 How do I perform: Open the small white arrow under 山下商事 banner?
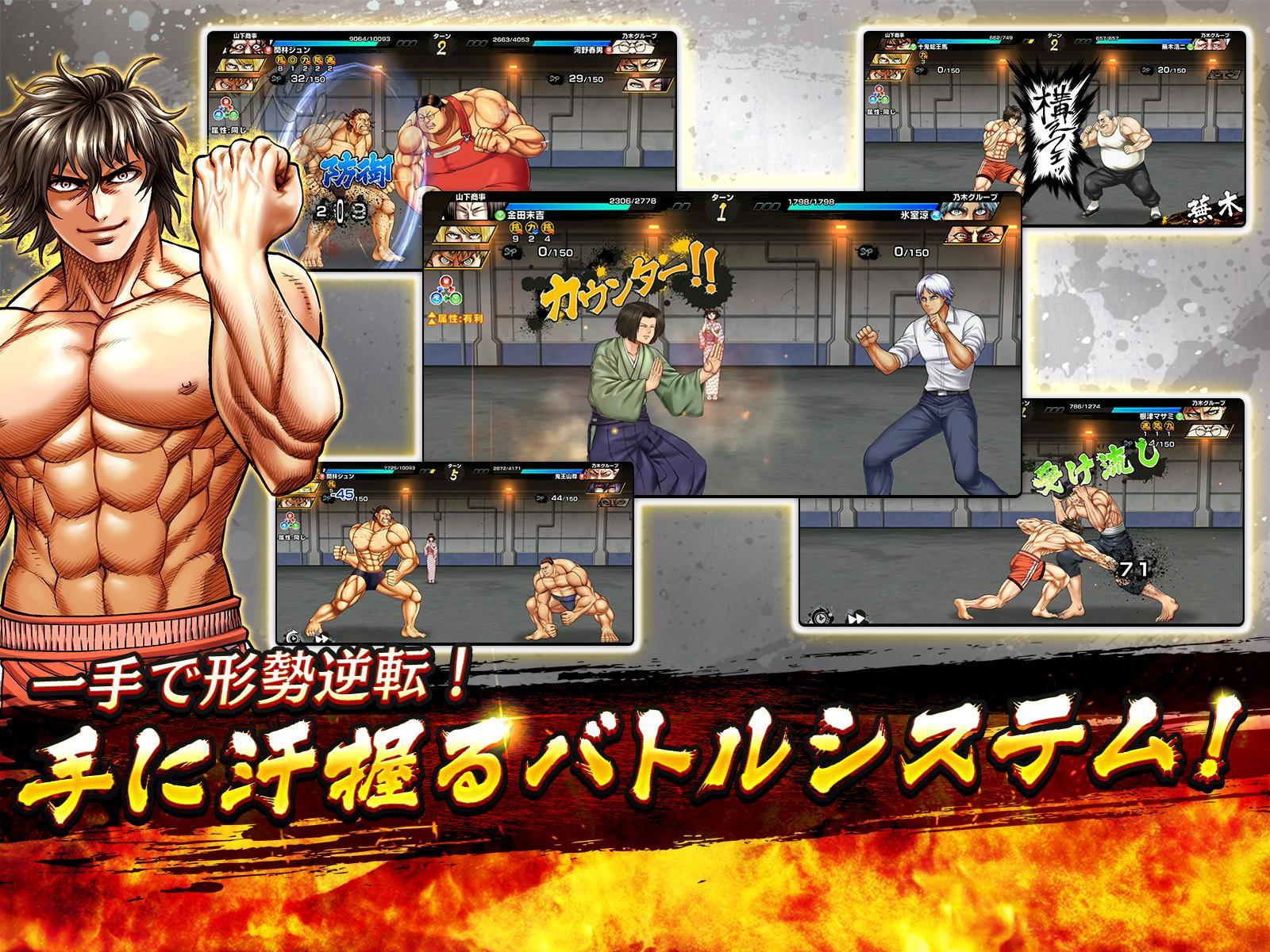(x=443, y=217)
